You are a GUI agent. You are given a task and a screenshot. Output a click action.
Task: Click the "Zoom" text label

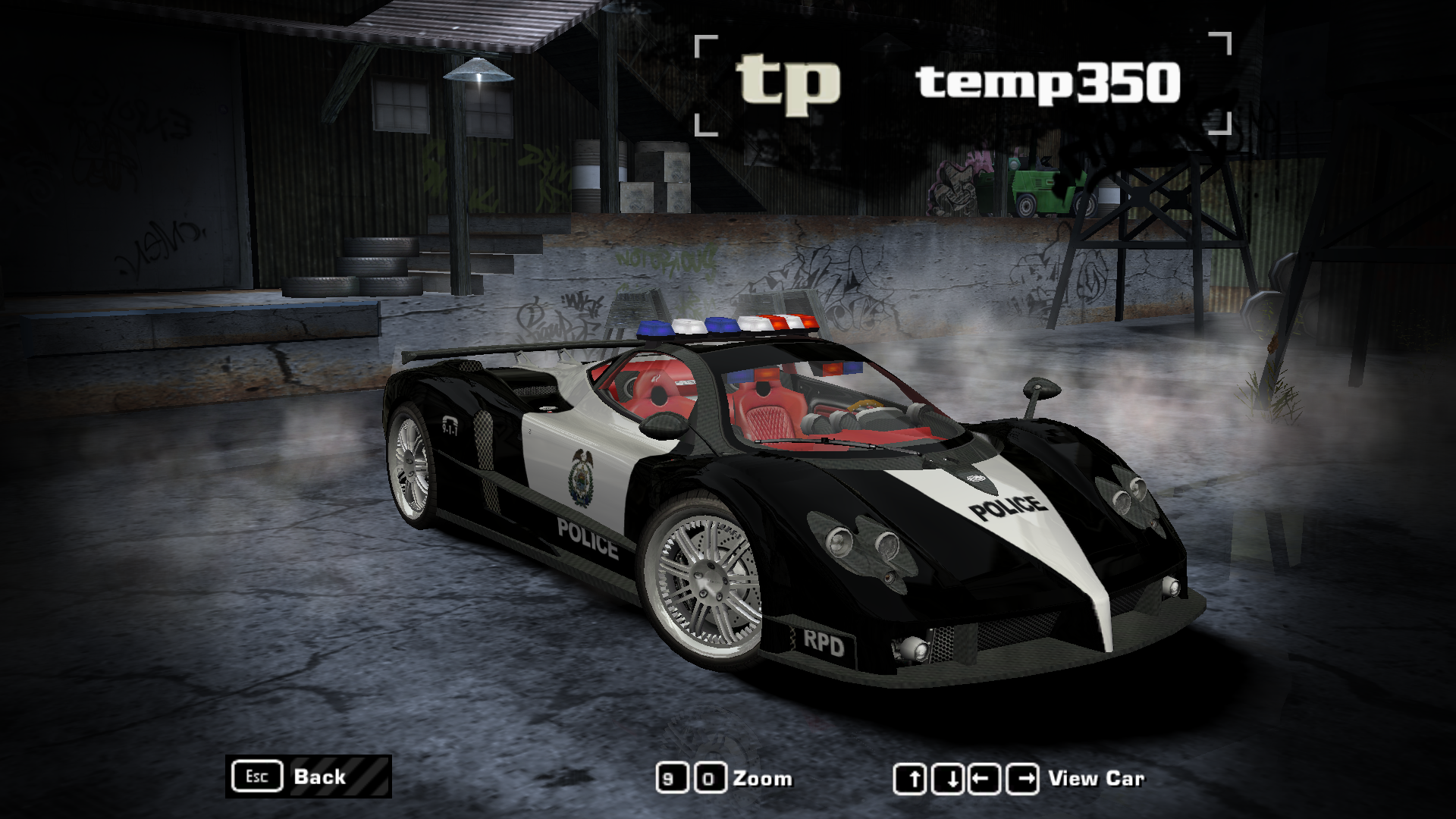point(762,778)
